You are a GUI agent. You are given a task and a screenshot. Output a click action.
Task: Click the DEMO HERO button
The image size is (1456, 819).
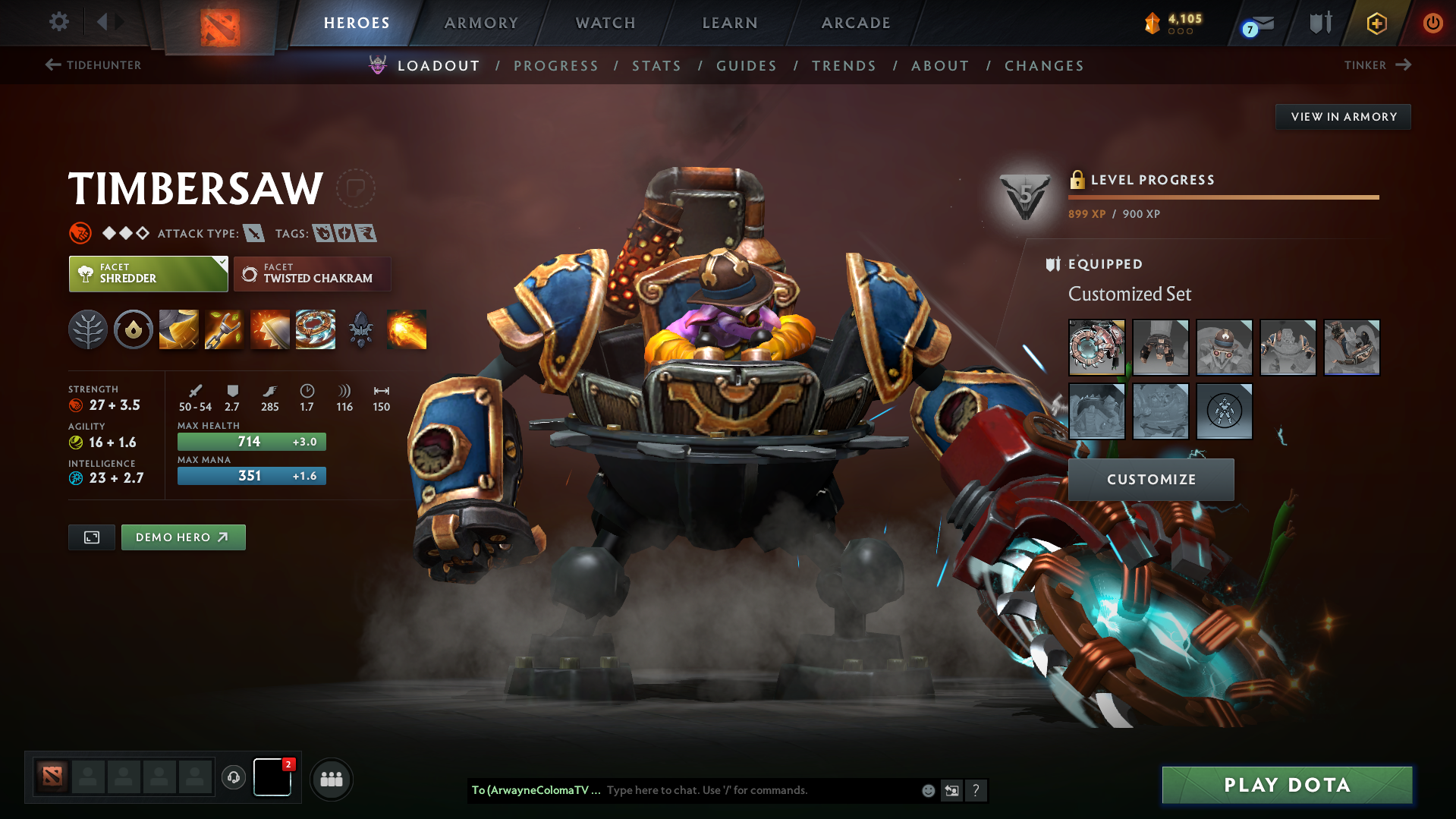(183, 537)
